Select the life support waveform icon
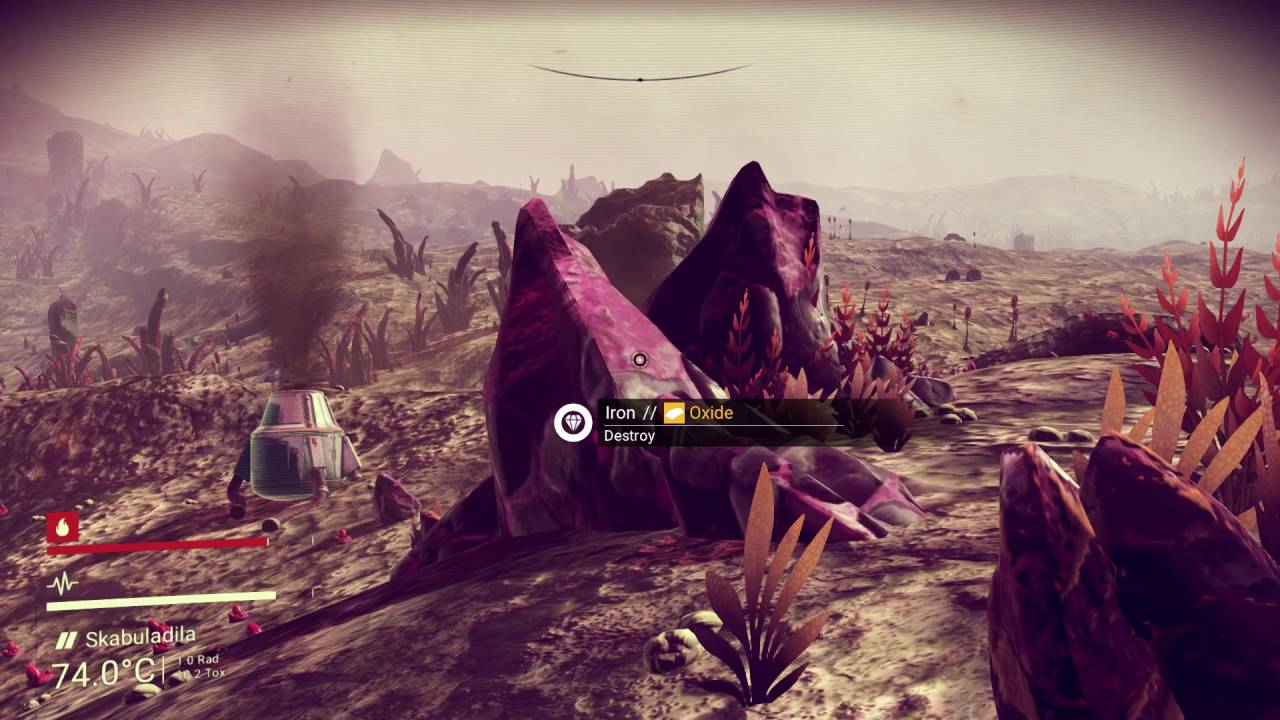 pyautogui.click(x=62, y=583)
